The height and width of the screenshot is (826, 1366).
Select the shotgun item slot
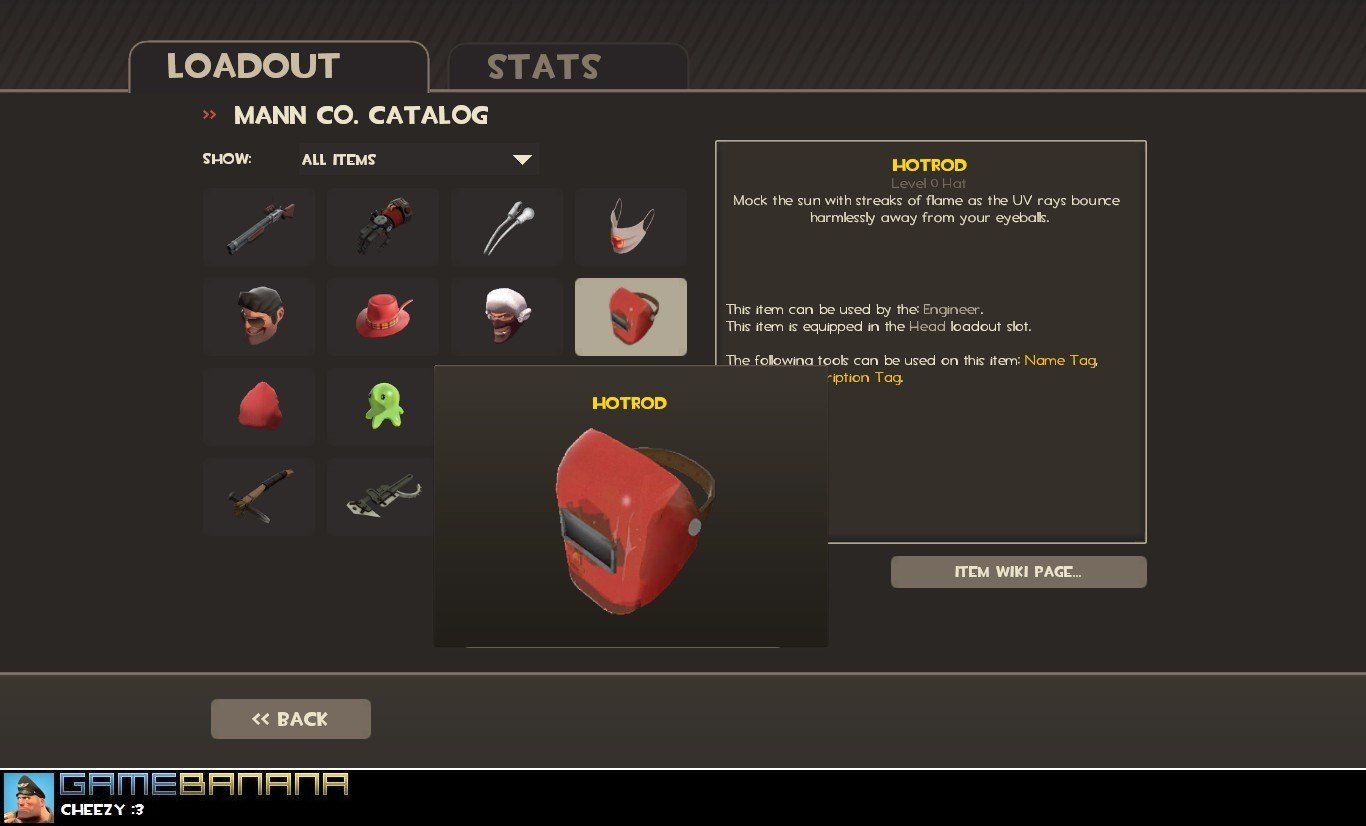click(259, 228)
